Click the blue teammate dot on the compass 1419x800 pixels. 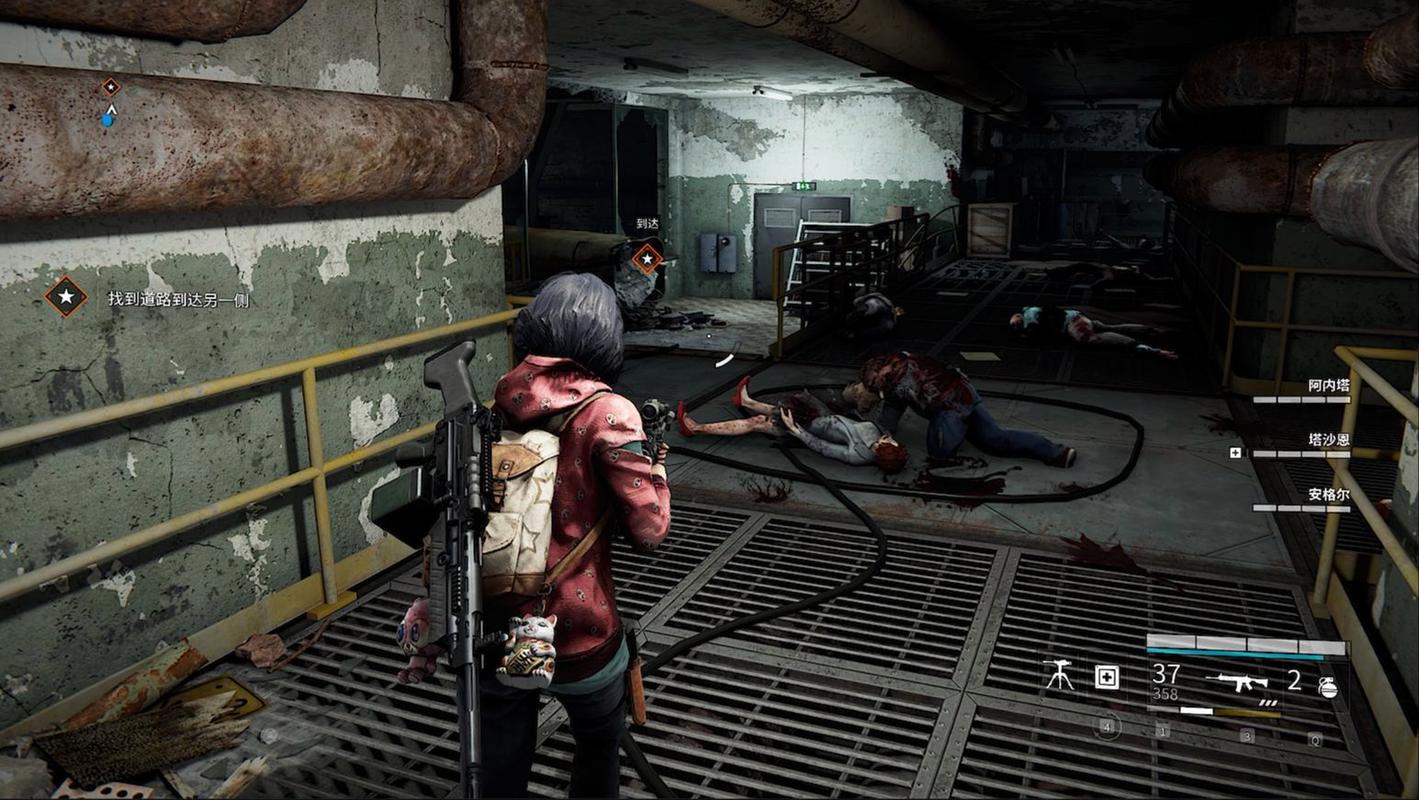[107, 121]
